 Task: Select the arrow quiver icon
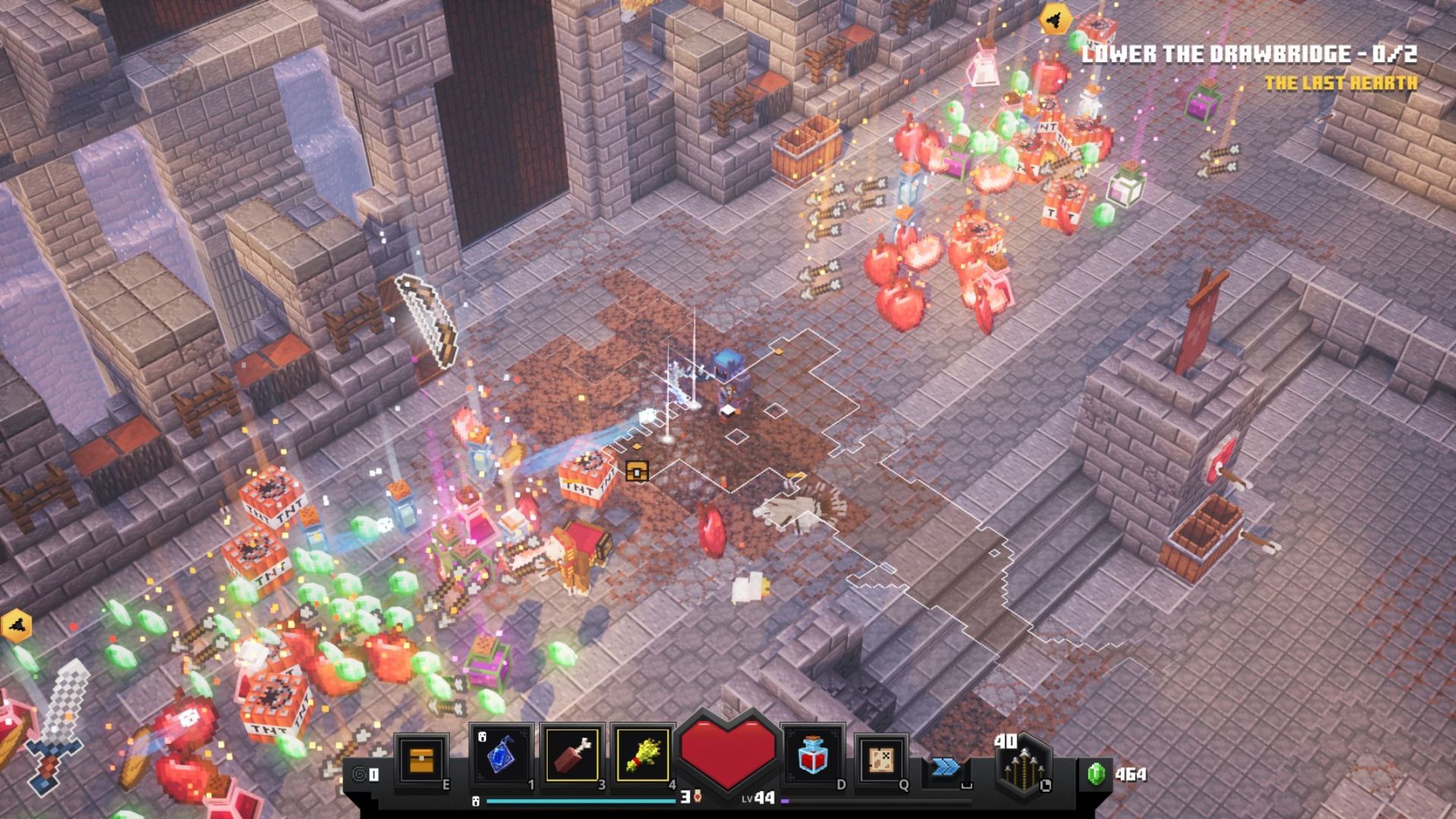coord(1021,766)
